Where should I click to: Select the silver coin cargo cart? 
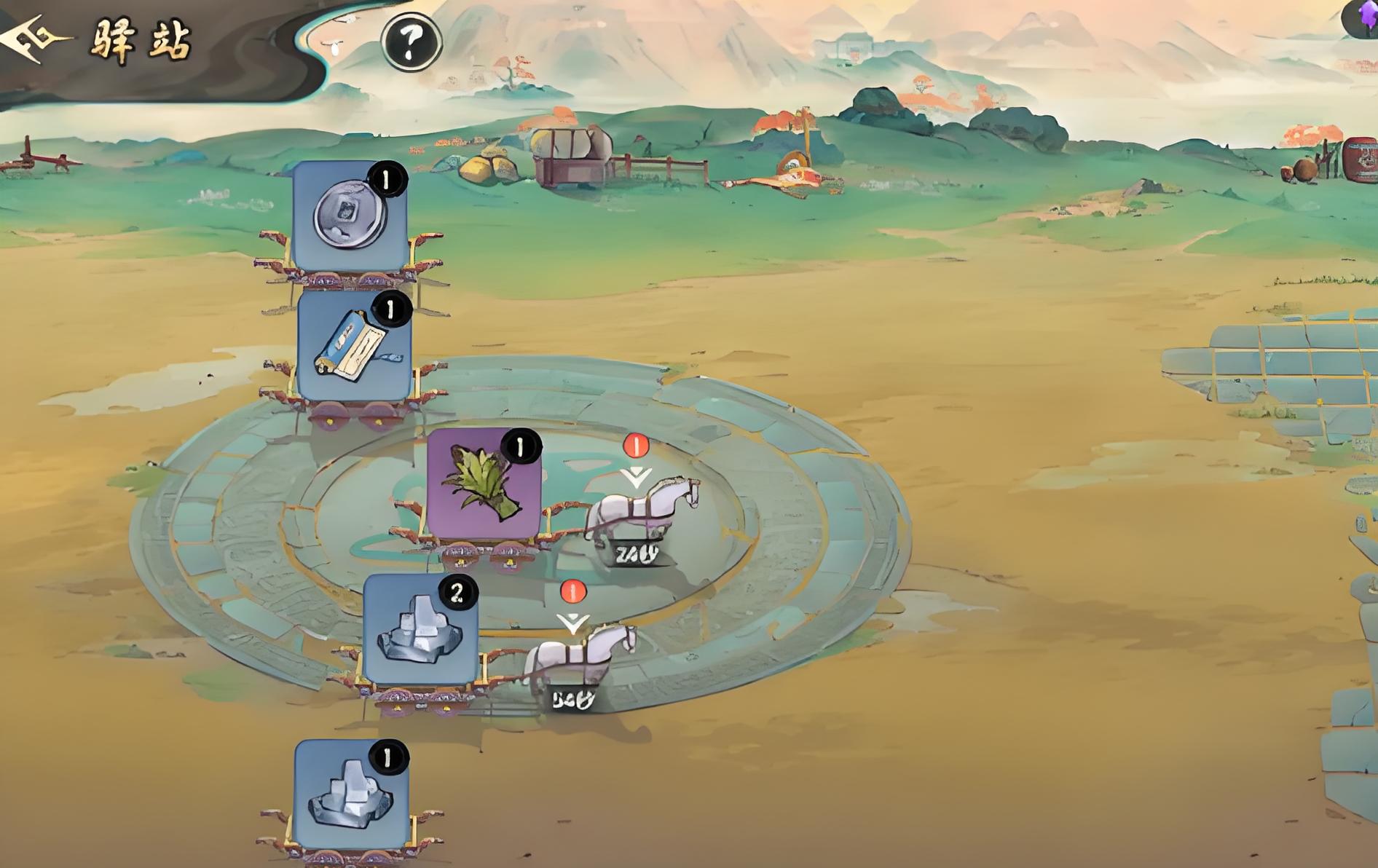click(x=350, y=216)
